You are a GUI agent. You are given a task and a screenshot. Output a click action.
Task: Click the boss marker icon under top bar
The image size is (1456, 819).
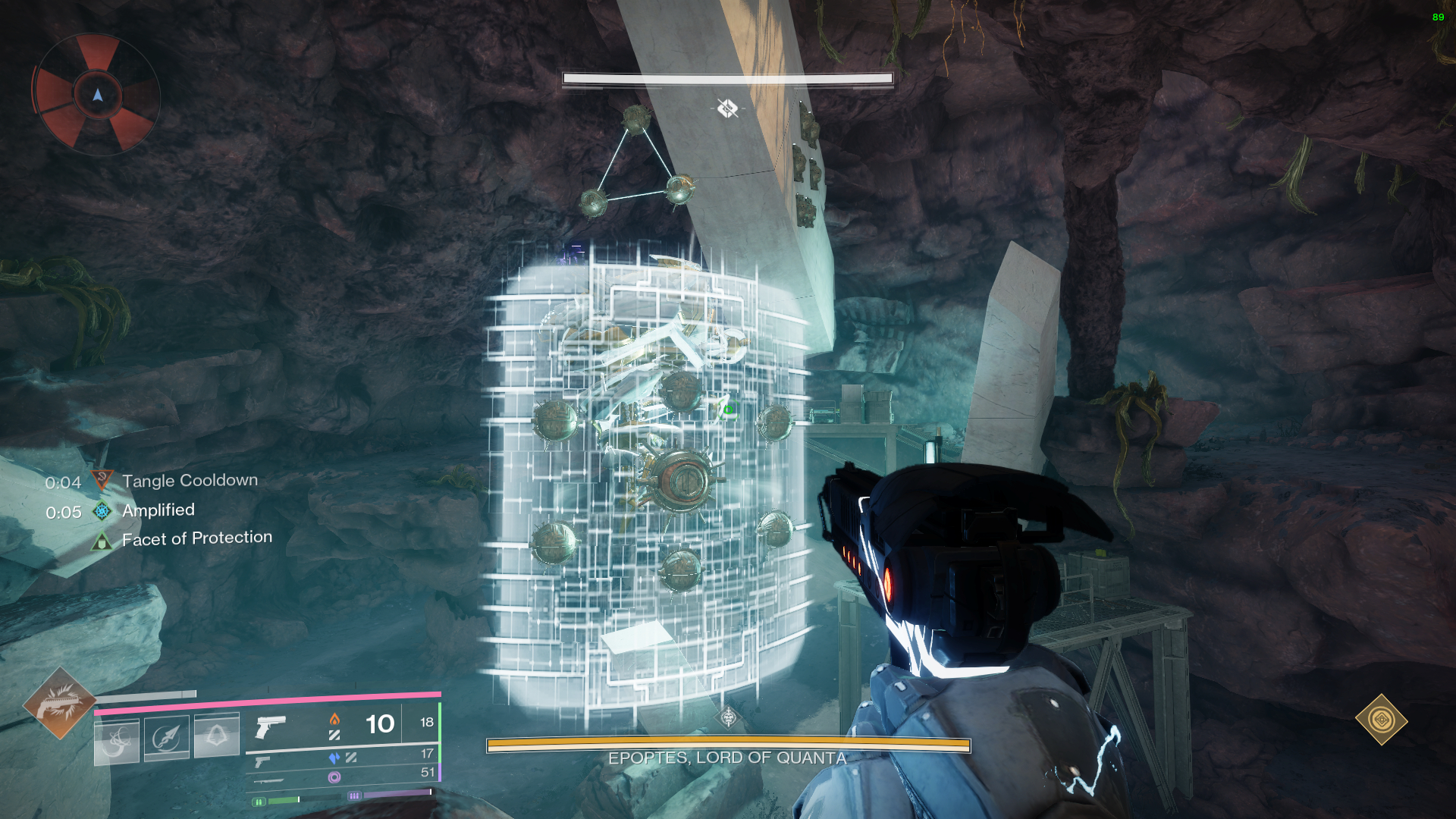point(727,108)
